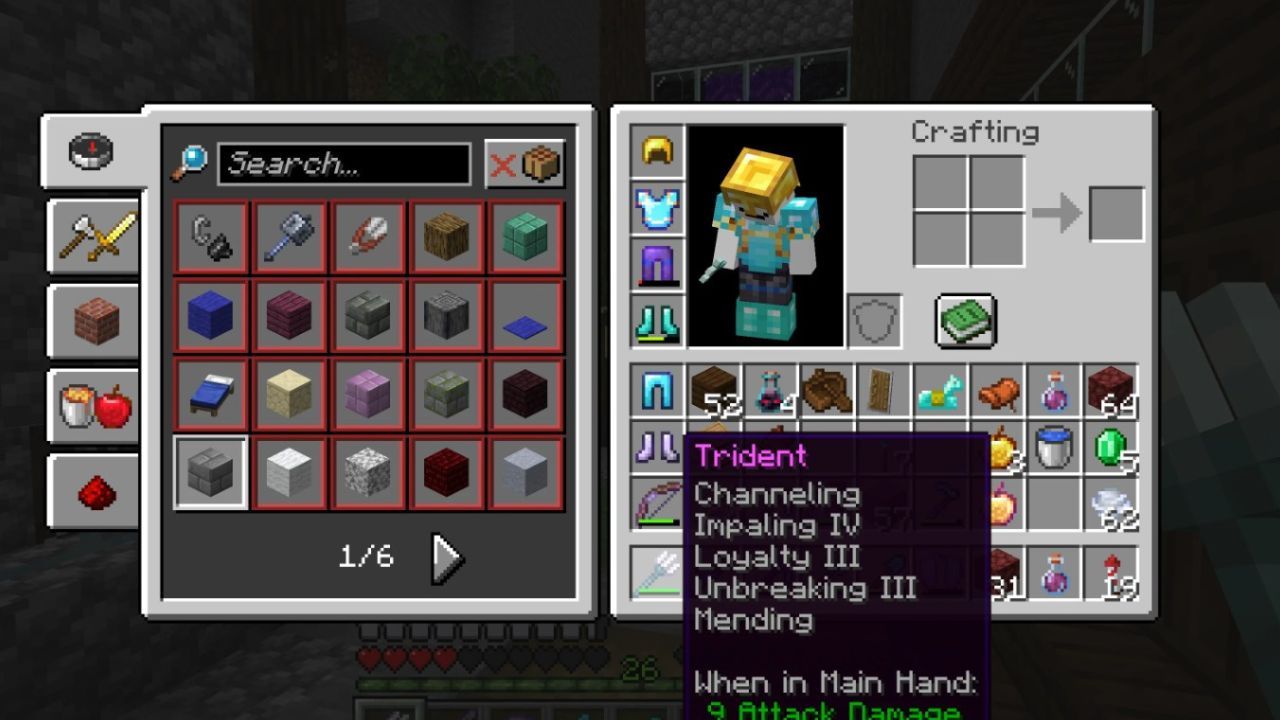1280x720 pixels.
Task: Toggle the craftable-only recipe filter
Action: (x=525, y=164)
